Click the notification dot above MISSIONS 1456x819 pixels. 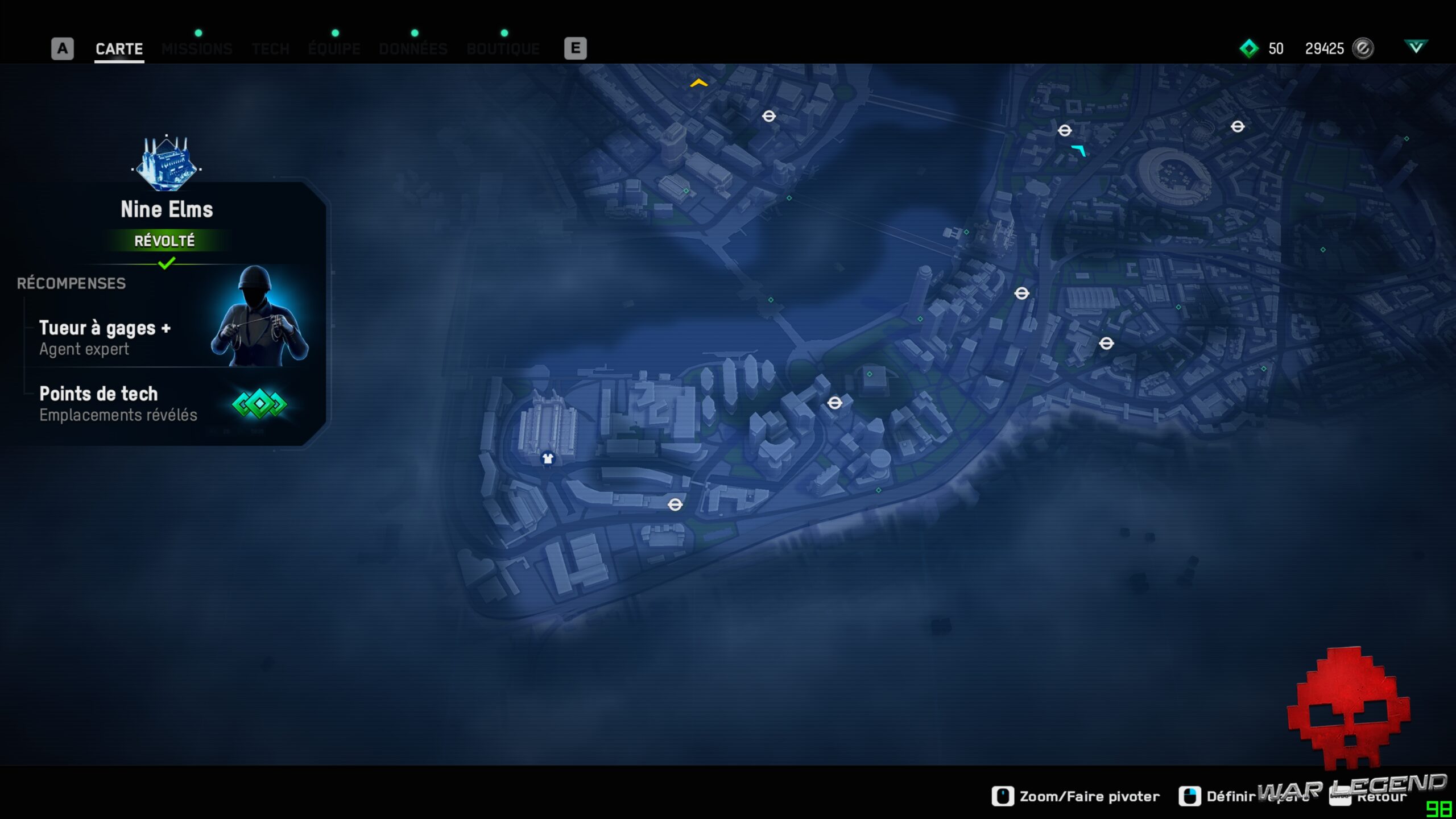[198, 33]
